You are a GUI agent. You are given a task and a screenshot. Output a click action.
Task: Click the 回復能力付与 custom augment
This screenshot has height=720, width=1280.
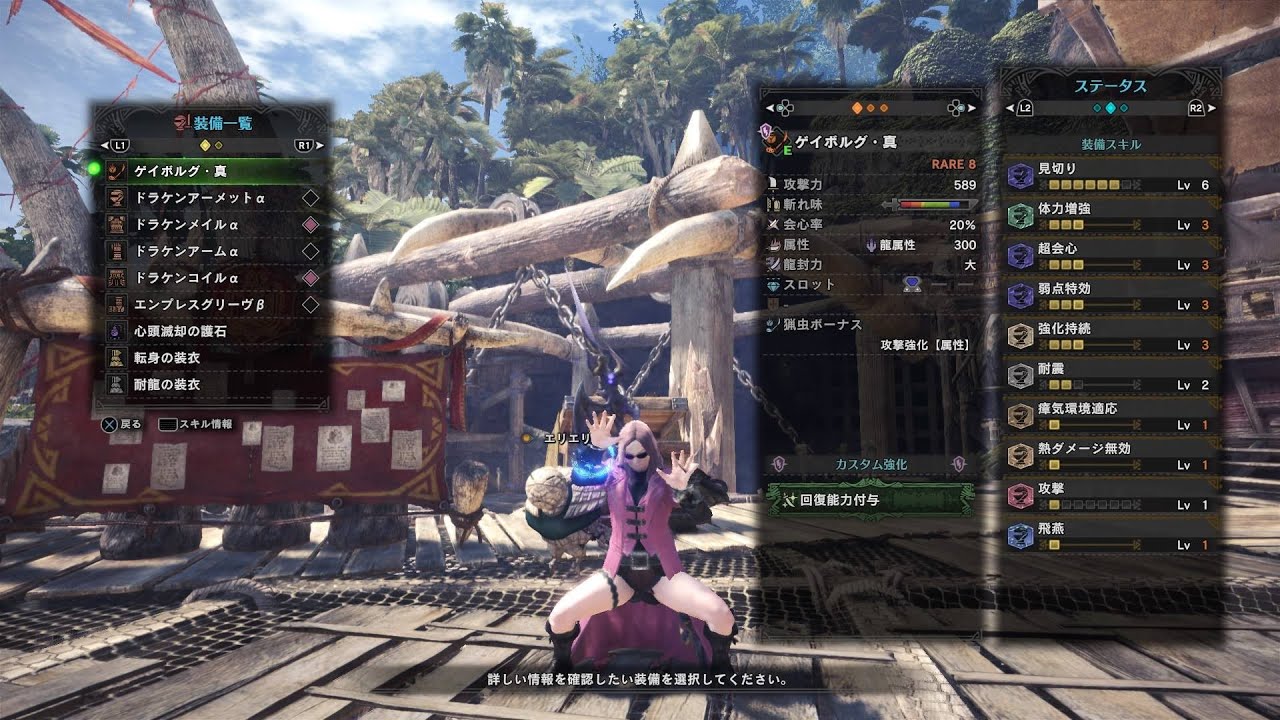pyautogui.click(x=868, y=499)
